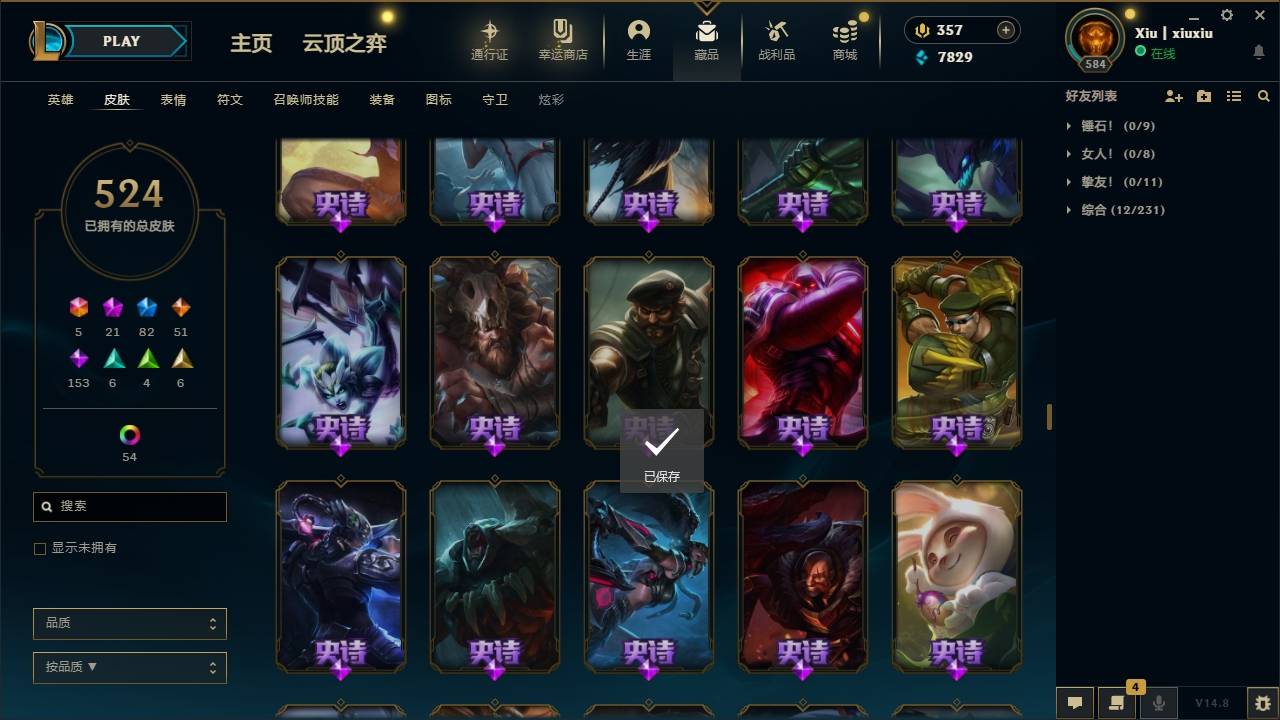Toggle the notification bell near profile
Viewport: 1280px width, 720px height.
1258,51
